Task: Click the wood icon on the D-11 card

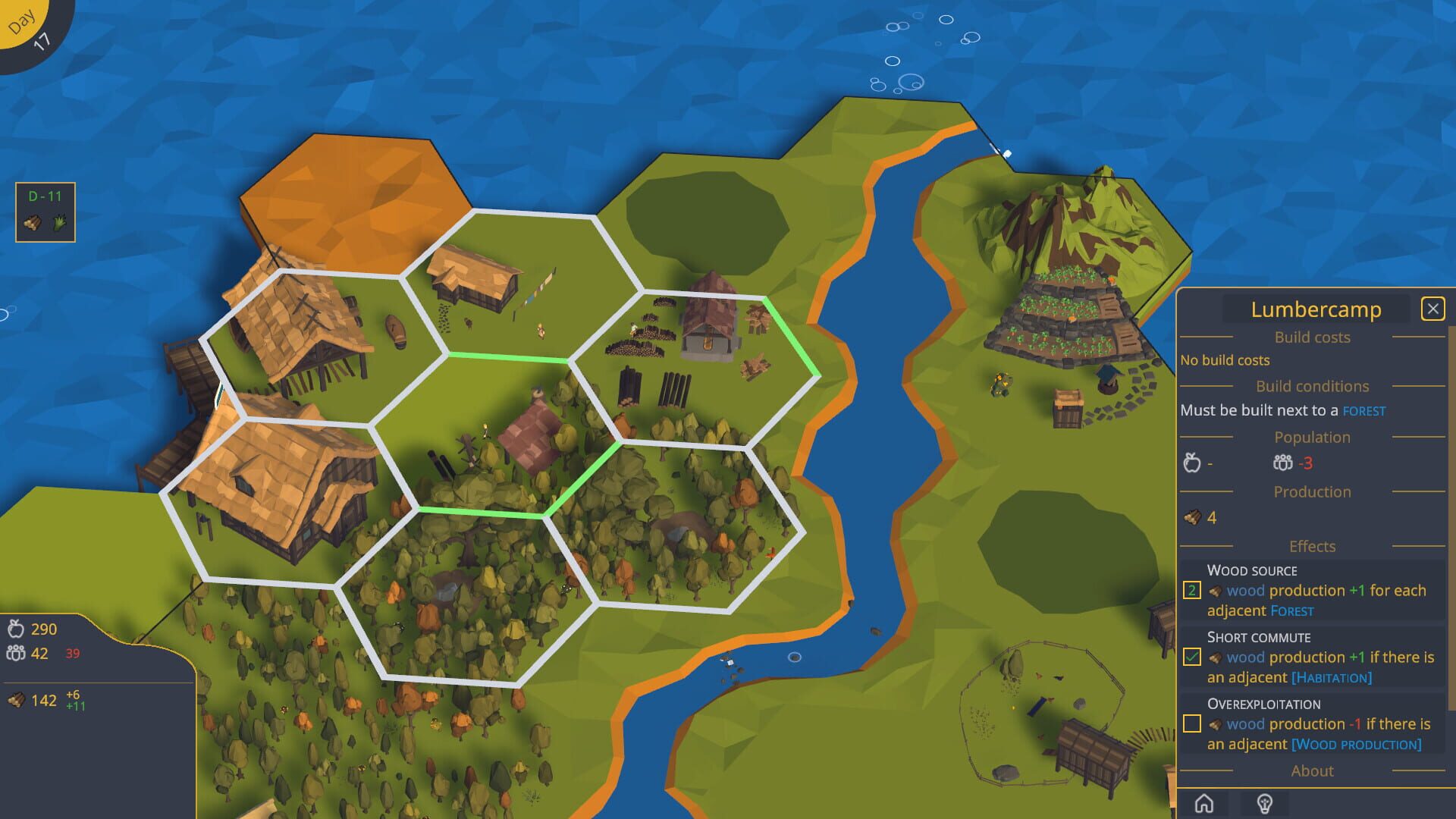Action: (x=32, y=222)
